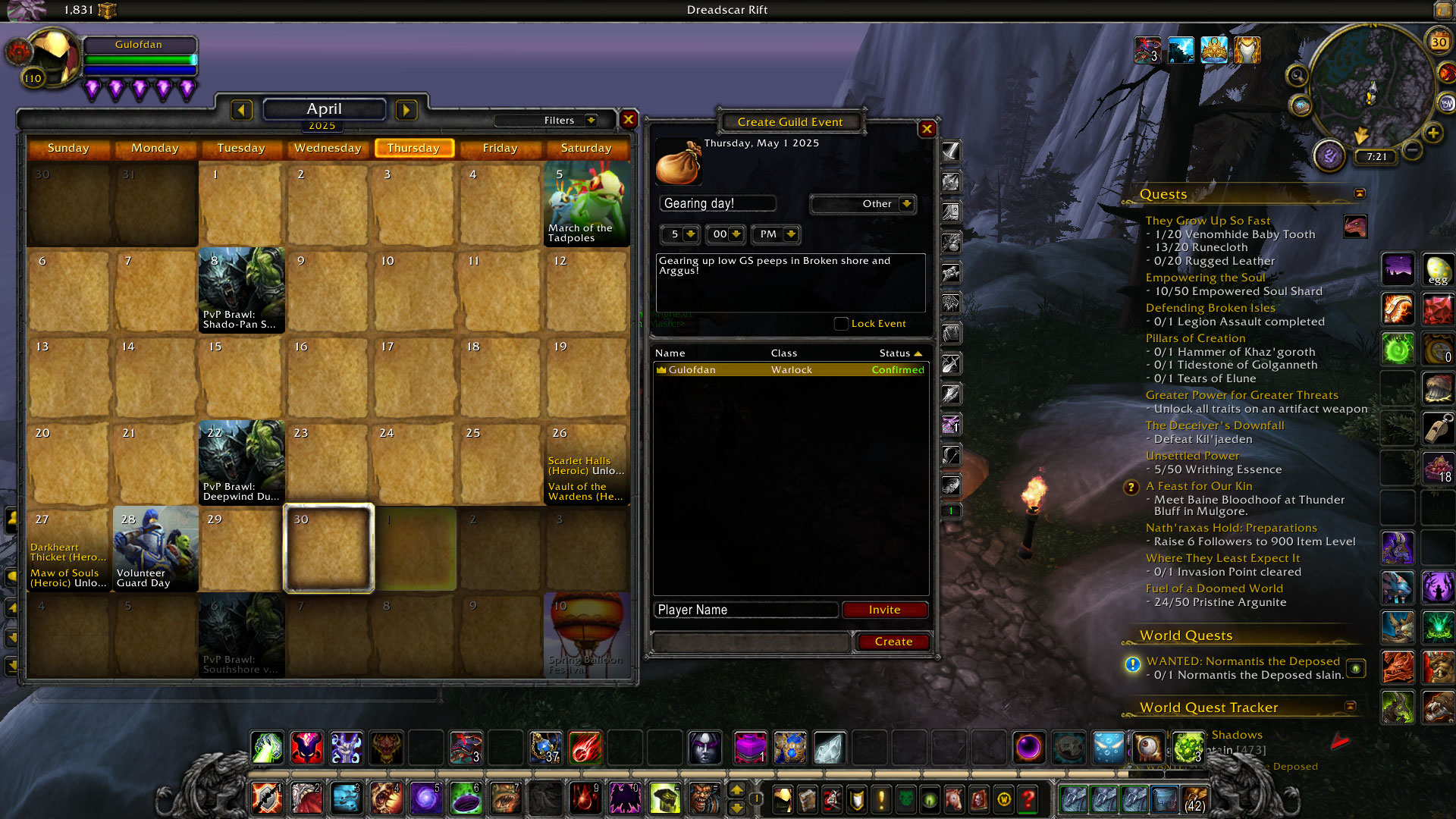Select the March of the Tadpoles event
This screenshot has height=819, width=1456.
coord(586,203)
